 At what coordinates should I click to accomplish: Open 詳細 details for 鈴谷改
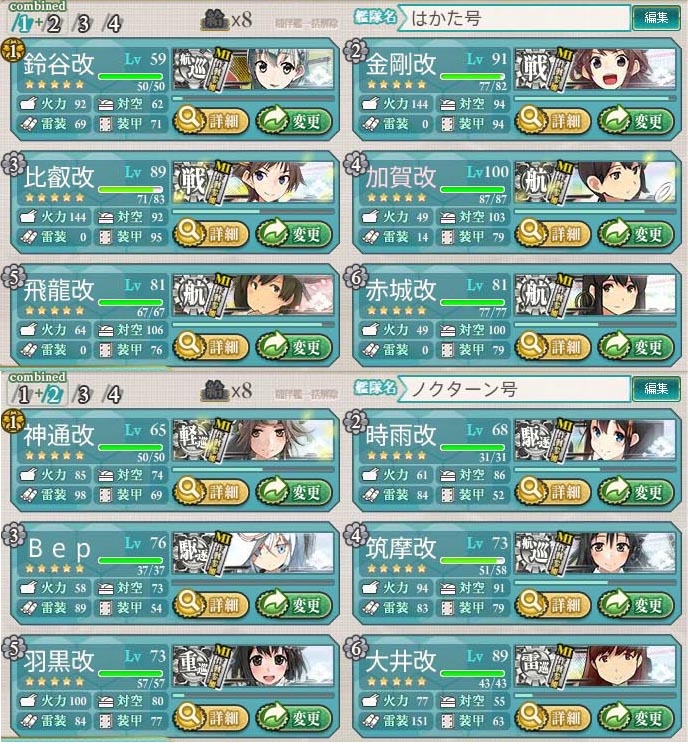point(211,121)
